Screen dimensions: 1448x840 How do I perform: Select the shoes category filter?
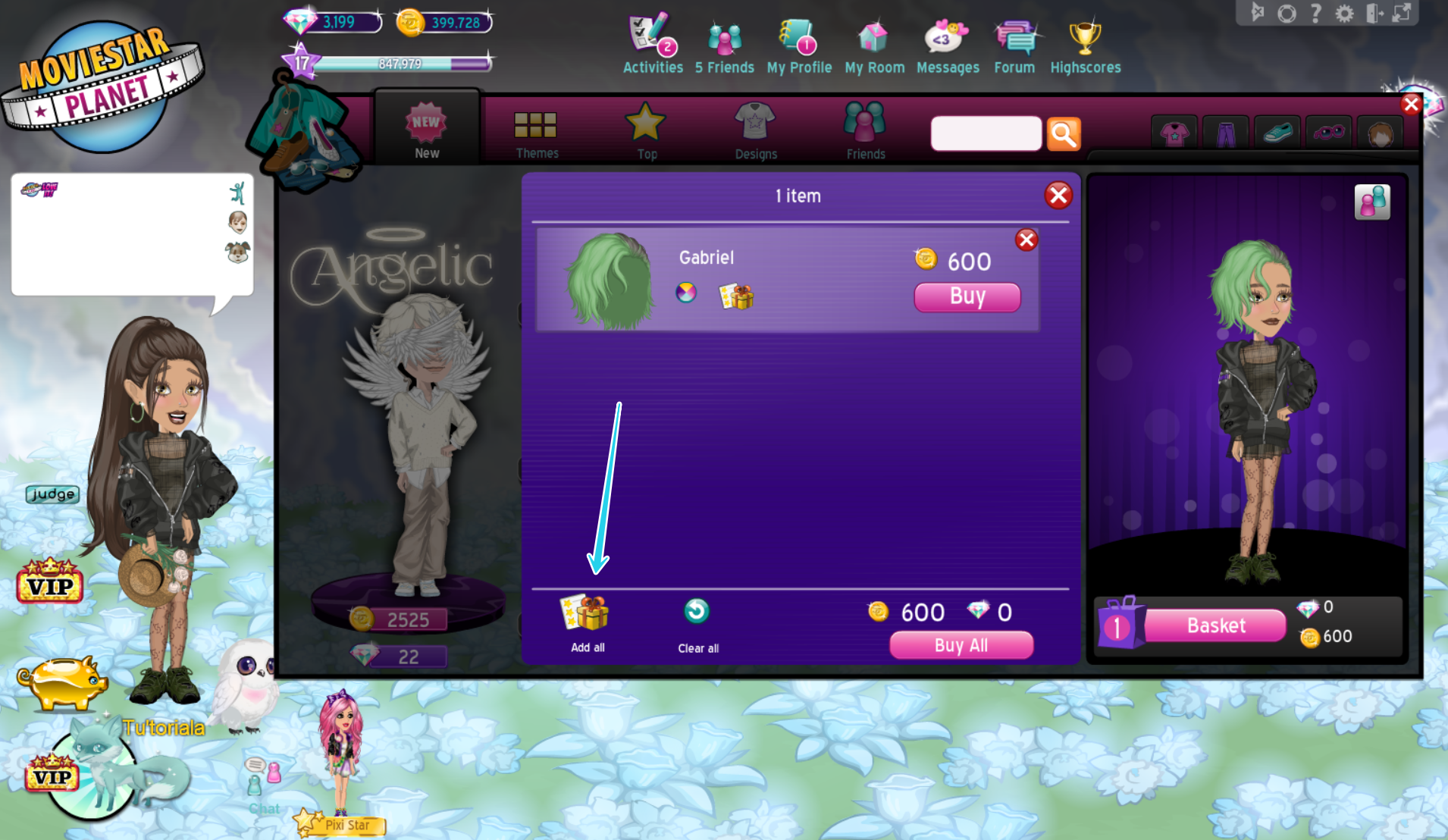[1276, 131]
